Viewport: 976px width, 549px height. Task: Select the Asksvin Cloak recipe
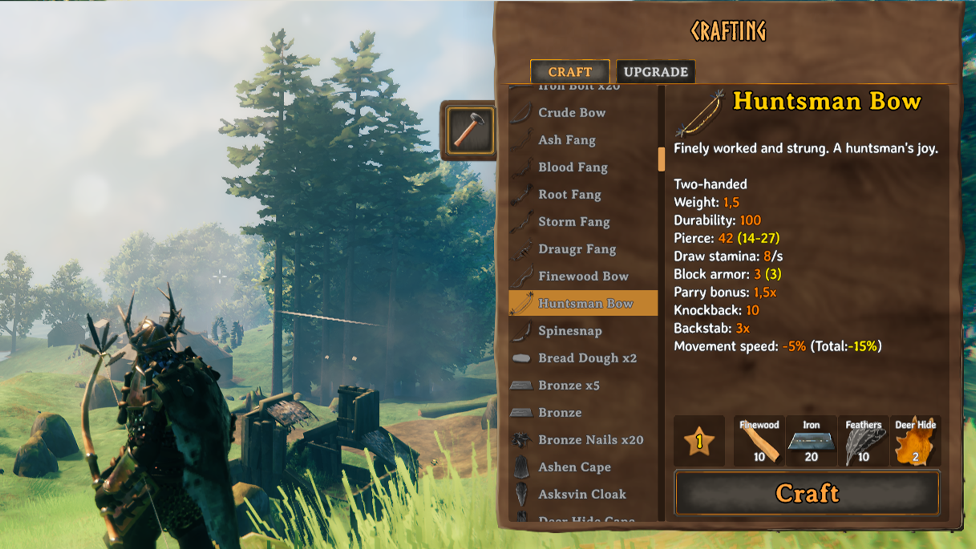coord(582,494)
